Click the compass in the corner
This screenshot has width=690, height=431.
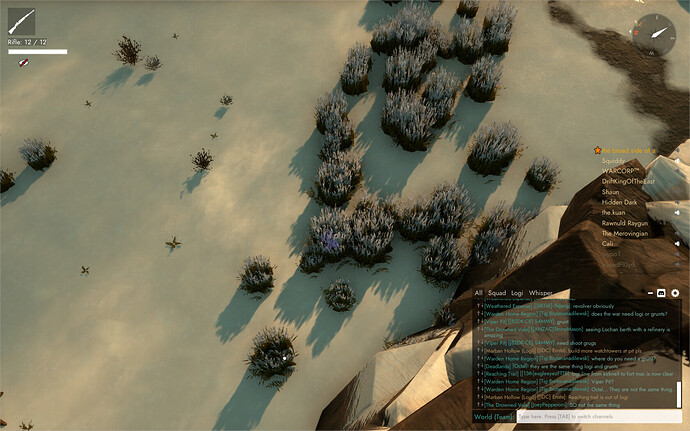tap(659, 30)
